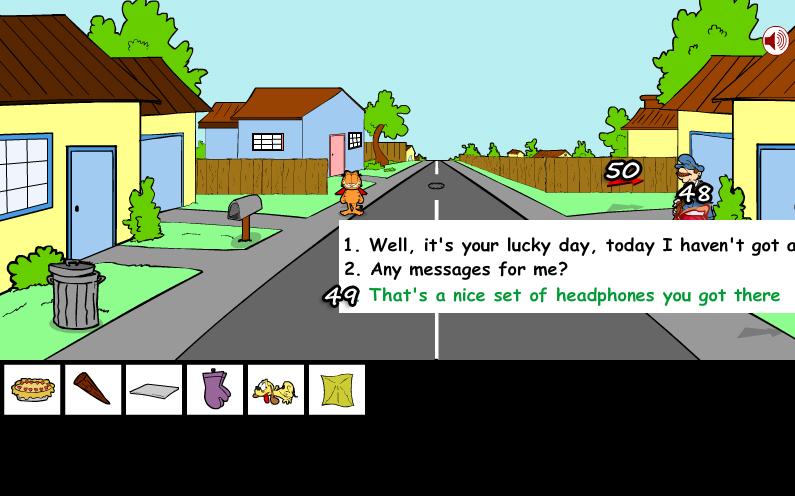Select the flat gray sheet item
The height and width of the screenshot is (496, 795).
[x=154, y=389]
